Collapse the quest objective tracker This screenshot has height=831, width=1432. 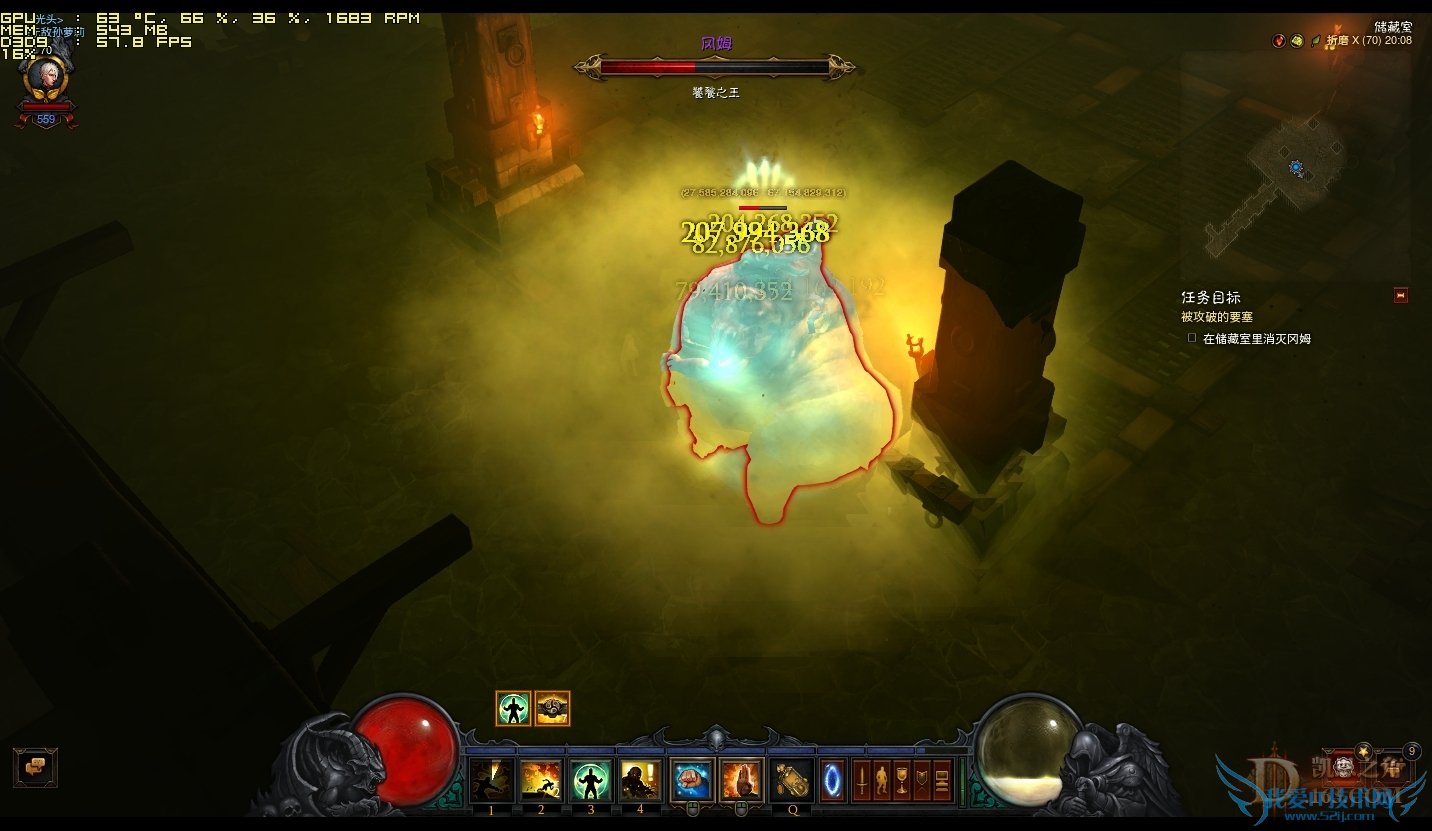tap(1400, 295)
